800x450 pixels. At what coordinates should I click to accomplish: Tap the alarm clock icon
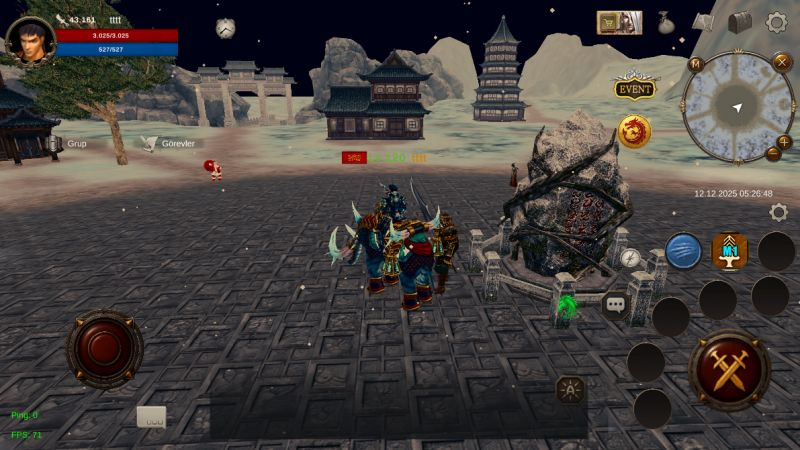[225, 28]
